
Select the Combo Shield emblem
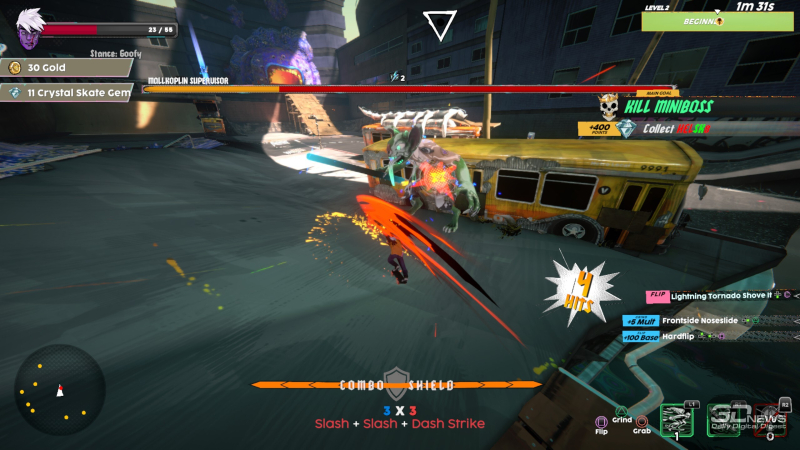[x=397, y=379]
